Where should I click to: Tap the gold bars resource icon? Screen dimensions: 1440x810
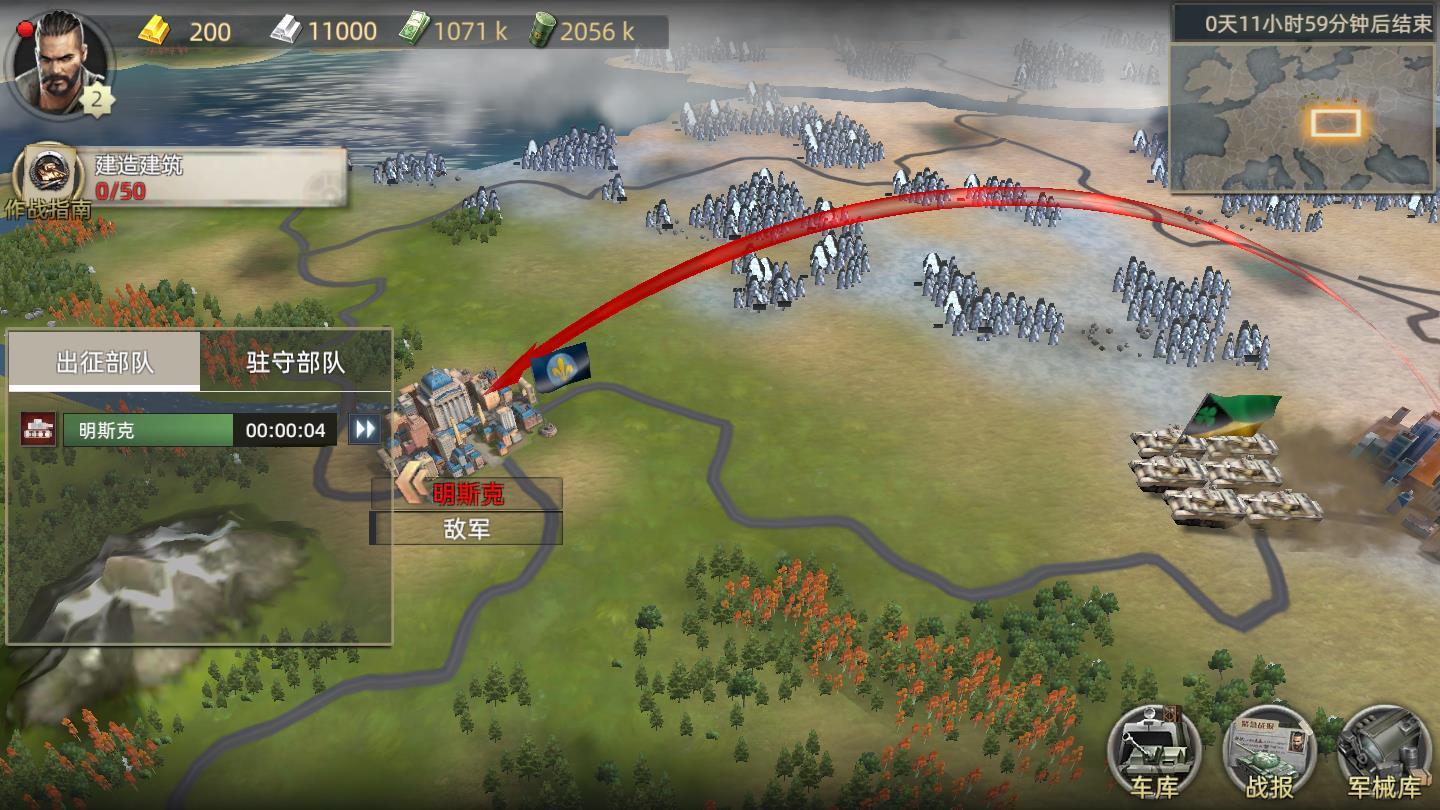[x=155, y=31]
